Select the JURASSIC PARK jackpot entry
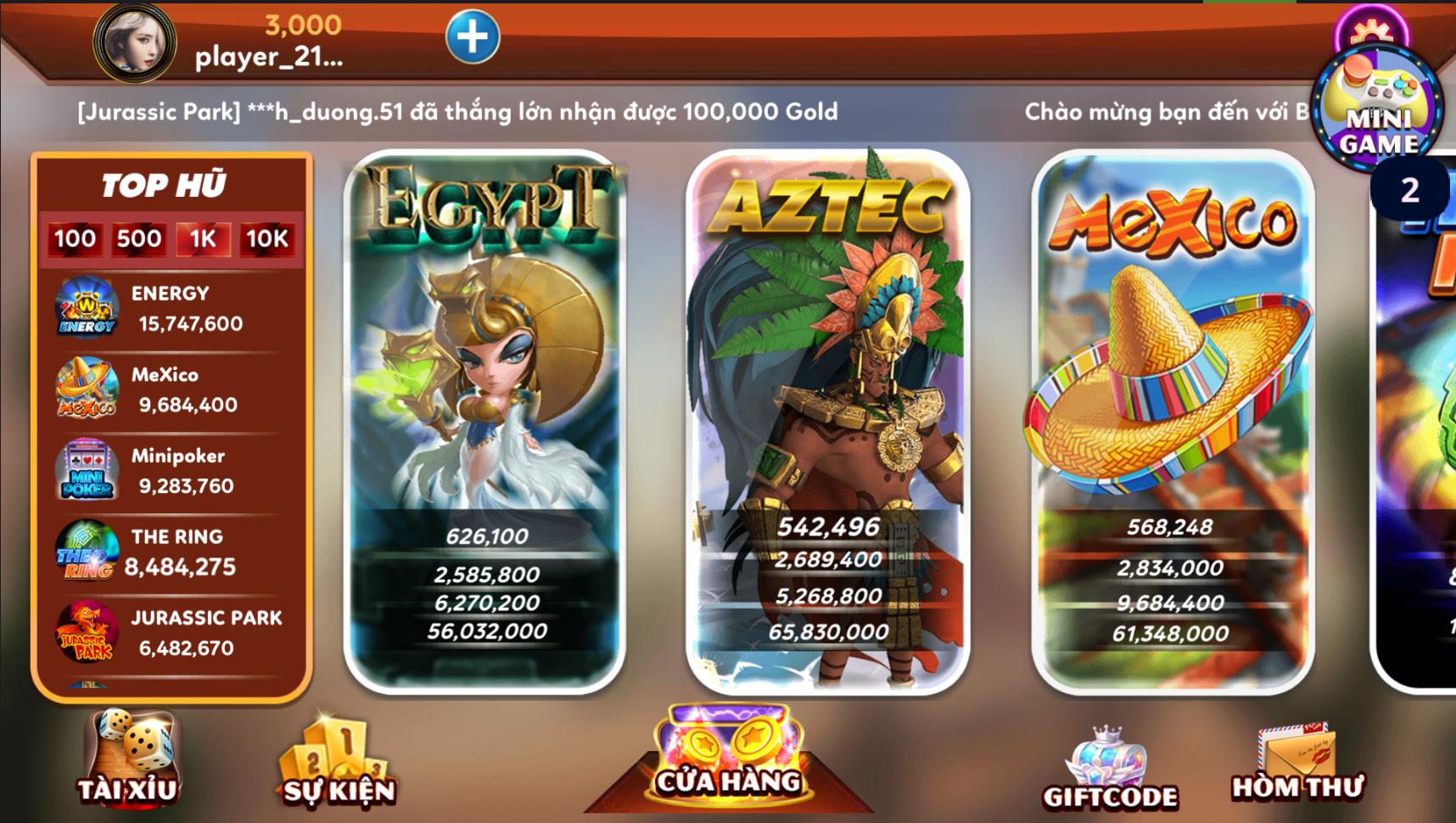This screenshot has height=823, width=1456. pos(170,633)
